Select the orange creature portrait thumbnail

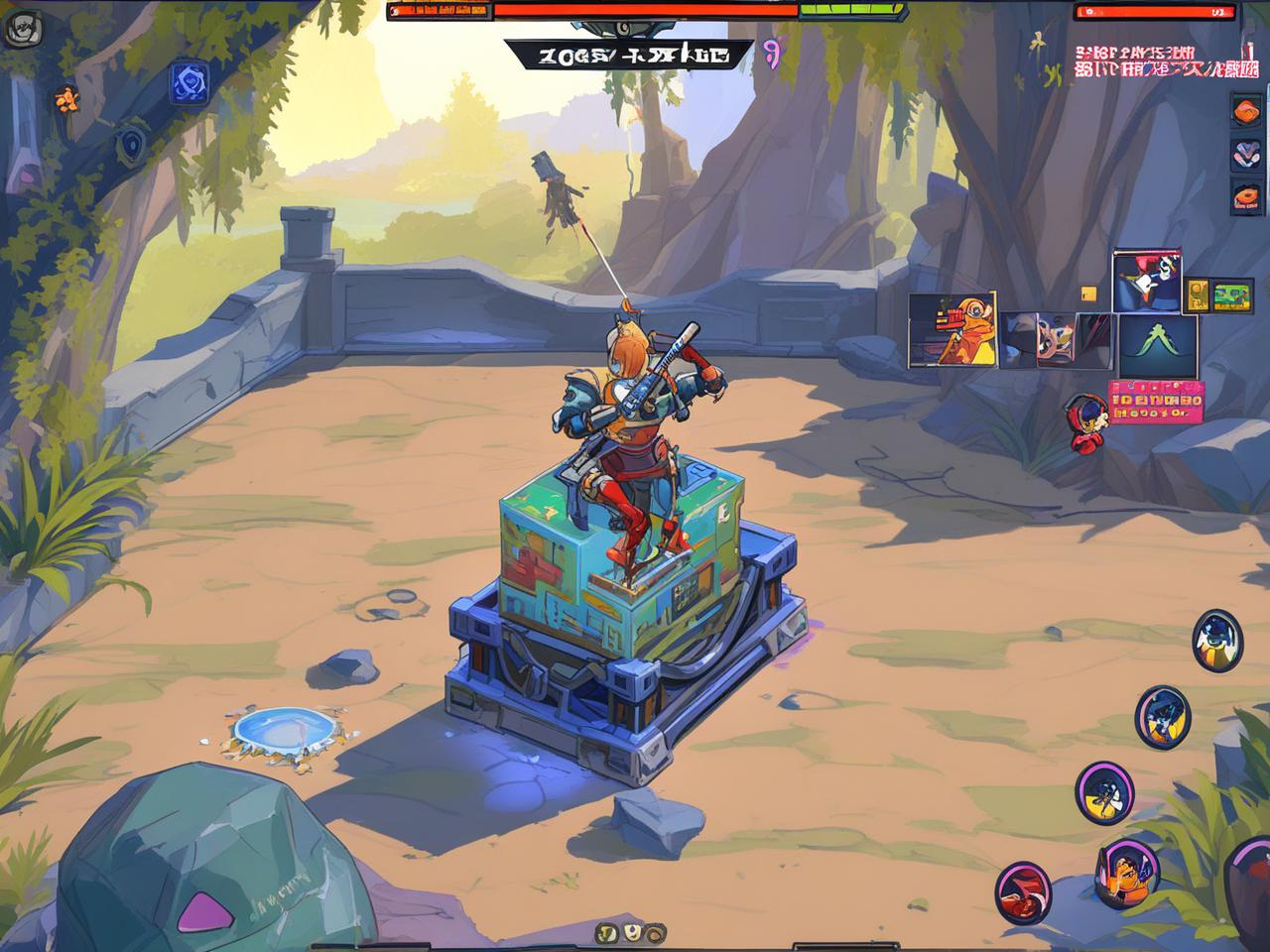pos(952,329)
